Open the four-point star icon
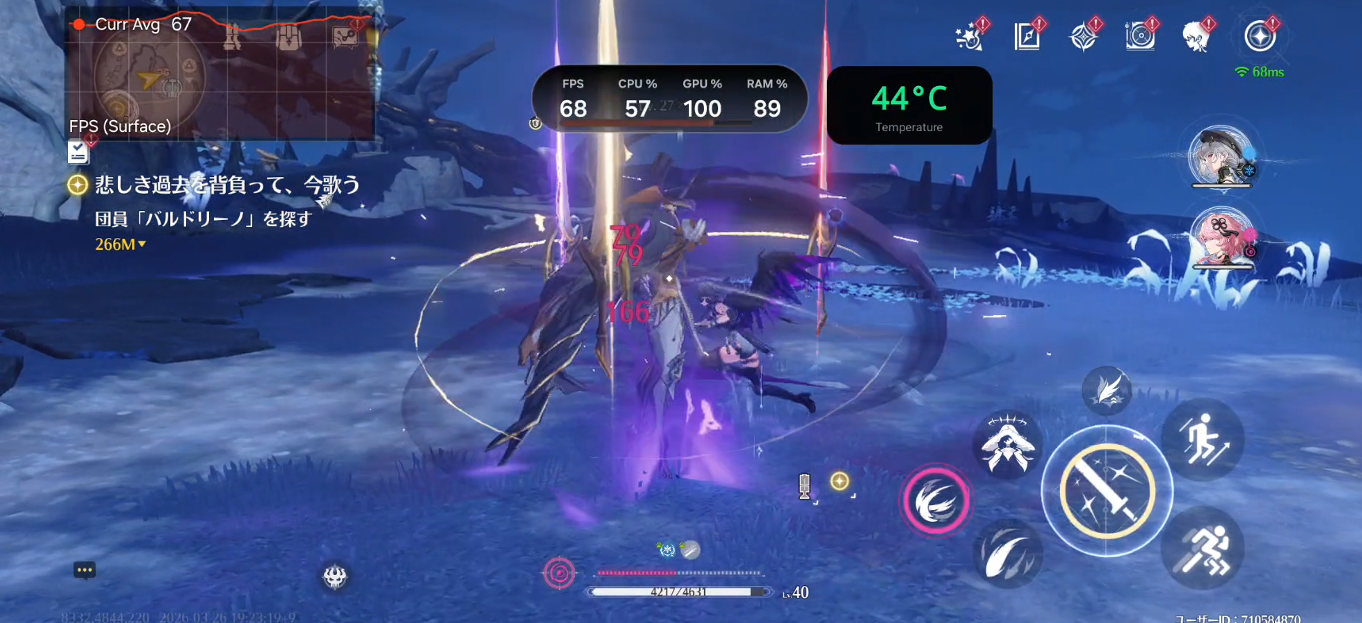The image size is (1362, 623). (1083, 37)
